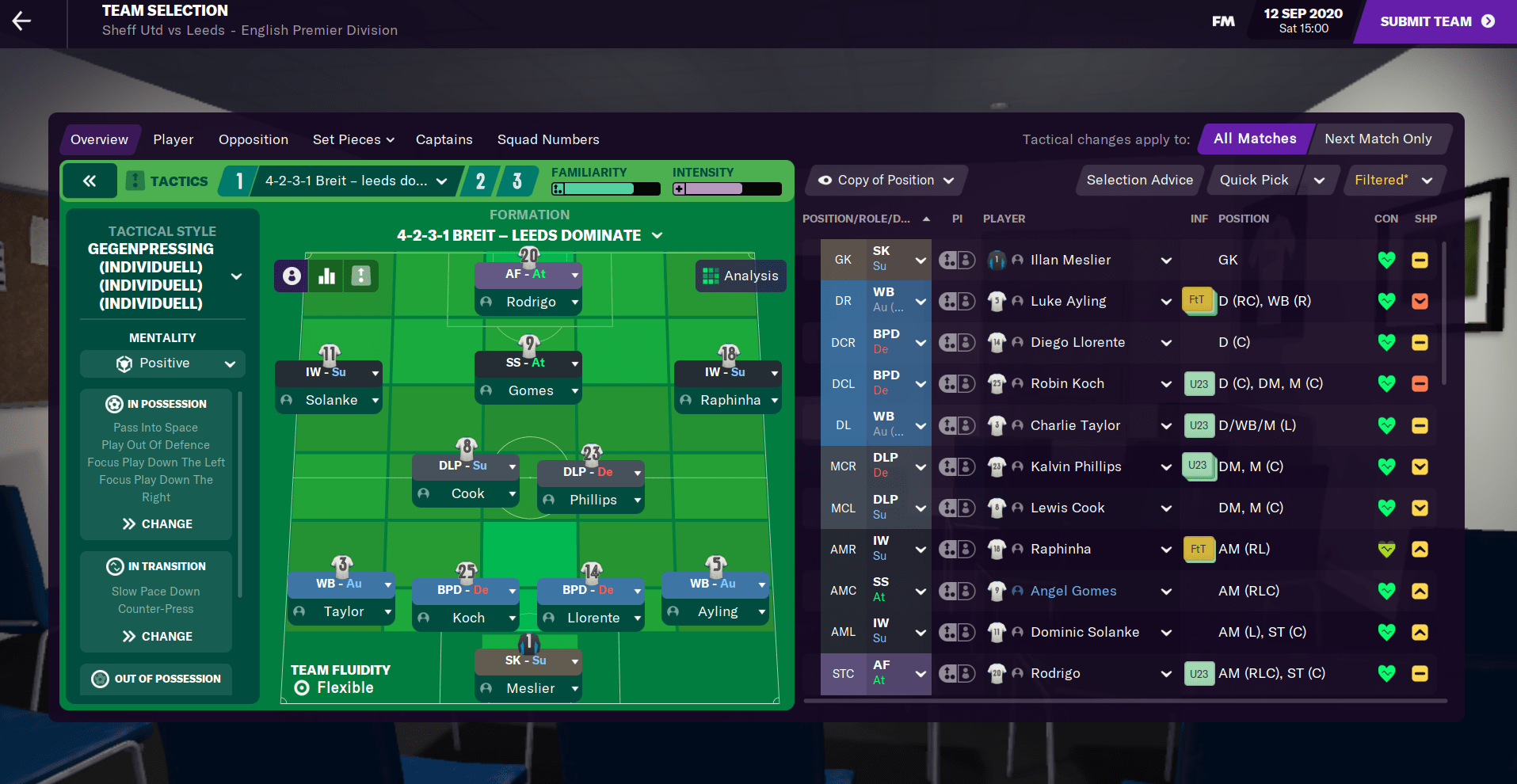Screen dimensions: 1517x784
Task: Toggle the Pass Into Space instruction
Action: 155,427
